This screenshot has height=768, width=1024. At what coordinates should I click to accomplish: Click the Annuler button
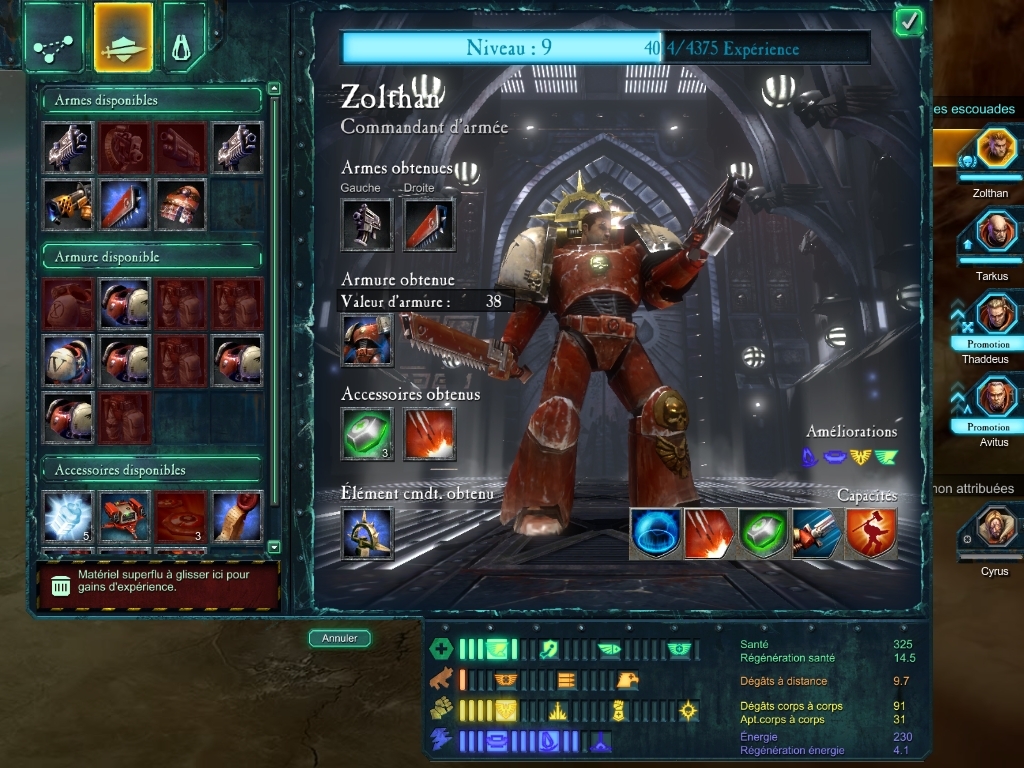pos(339,638)
